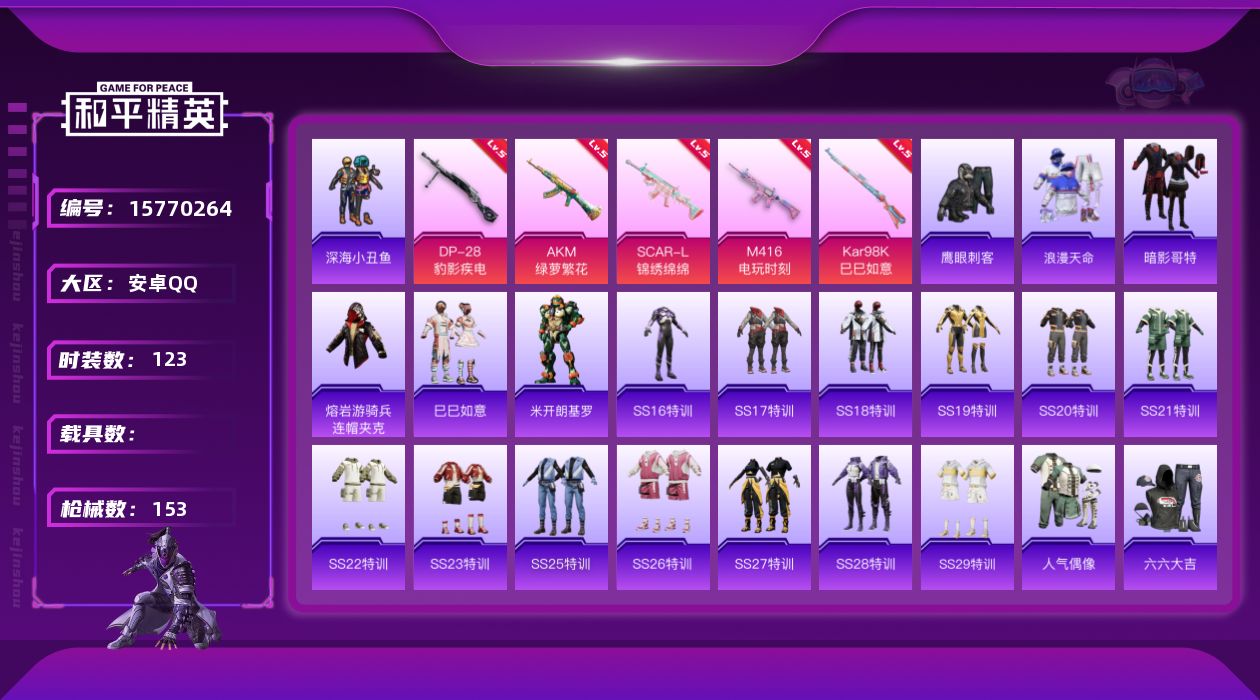Choose the 熔岩游骑兵 连帽夹克 jacket

[358, 364]
